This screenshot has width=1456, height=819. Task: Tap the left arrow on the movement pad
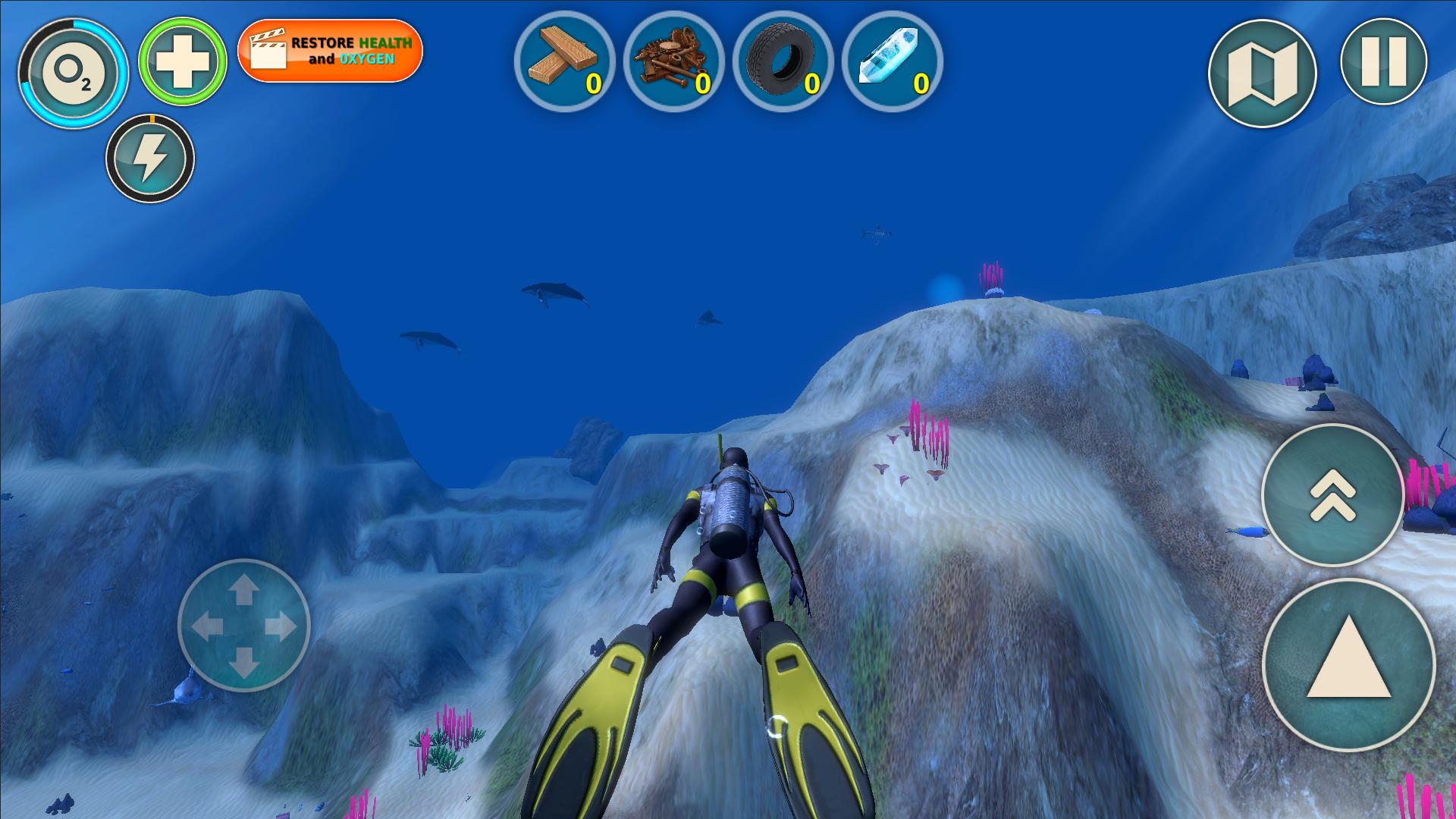tap(206, 626)
